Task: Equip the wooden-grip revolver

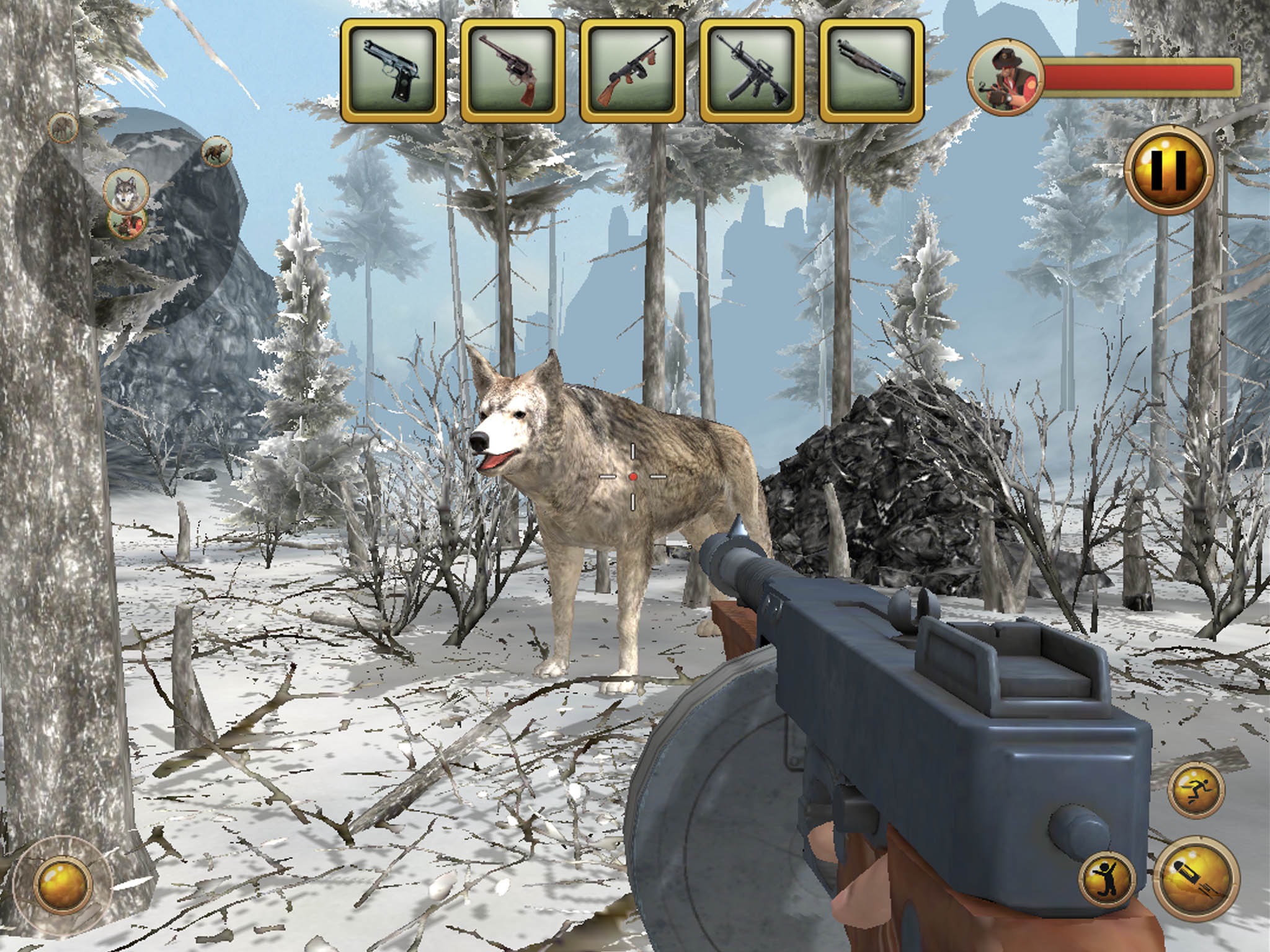Action: (512, 70)
